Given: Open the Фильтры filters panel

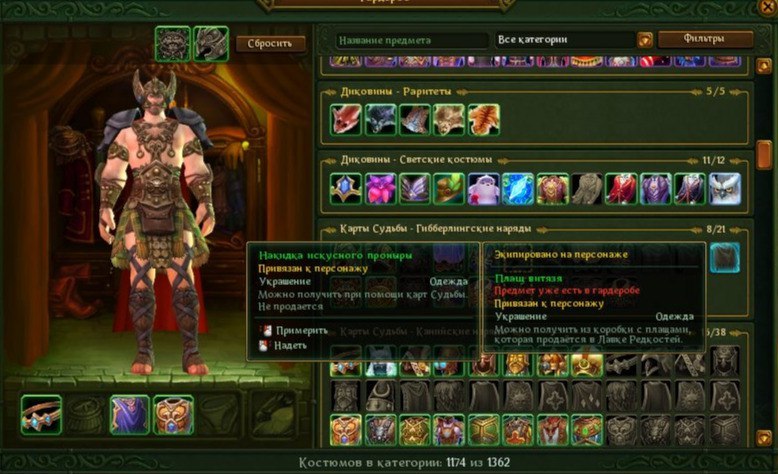Looking at the screenshot, I should pyautogui.click(x=705, y=40).
